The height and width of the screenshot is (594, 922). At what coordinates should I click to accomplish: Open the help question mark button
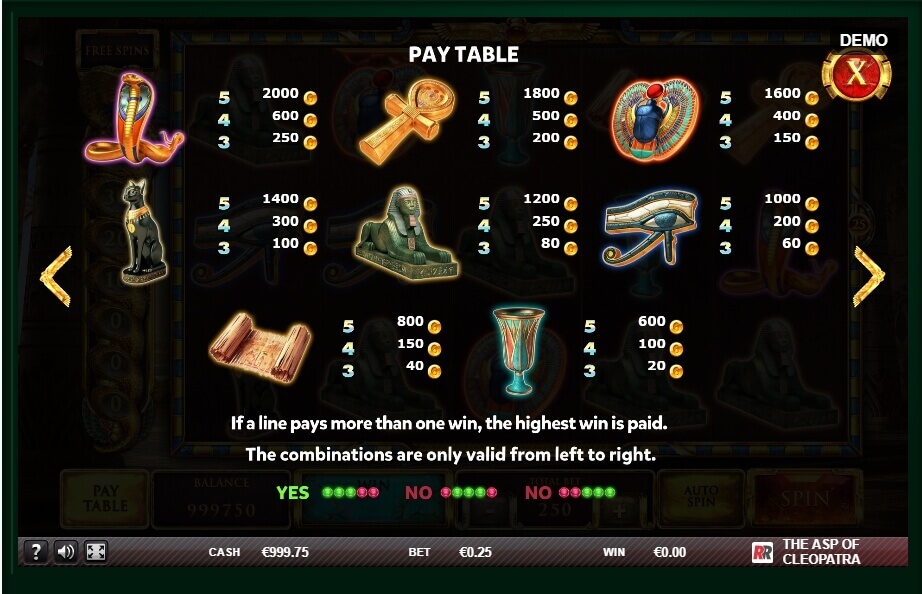35,551
